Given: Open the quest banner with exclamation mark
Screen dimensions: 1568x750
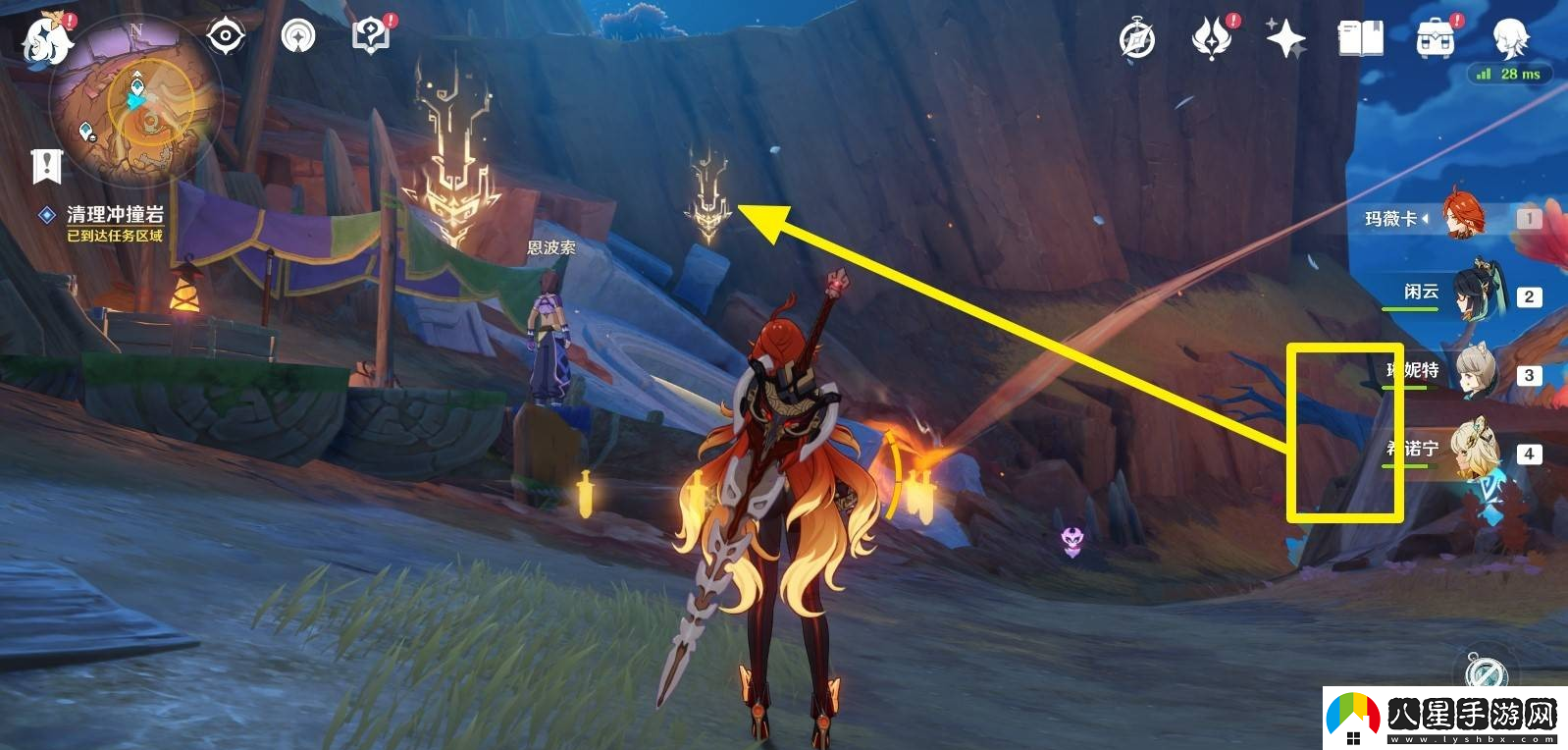Looking at the screenshot, I should coord(46,166).
